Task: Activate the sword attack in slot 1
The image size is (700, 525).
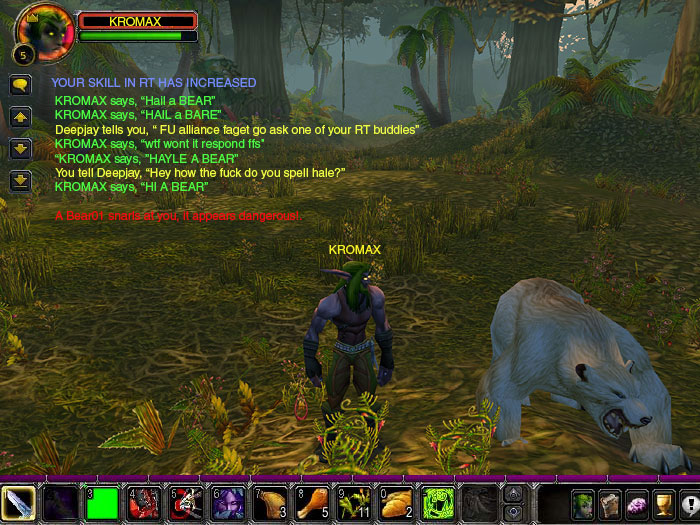Action: click(19, 503)
